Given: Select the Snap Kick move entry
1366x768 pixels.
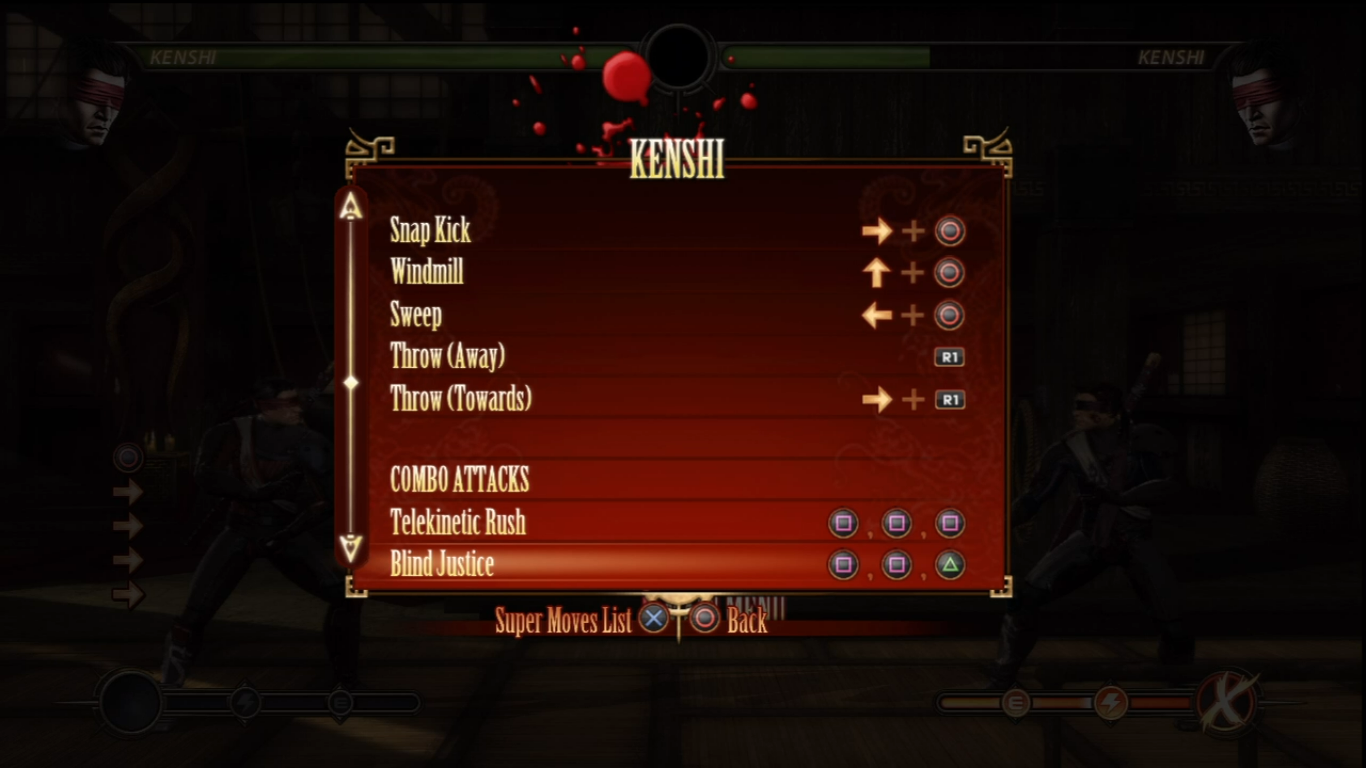Looking at the screenshot, I should [431, 231].
